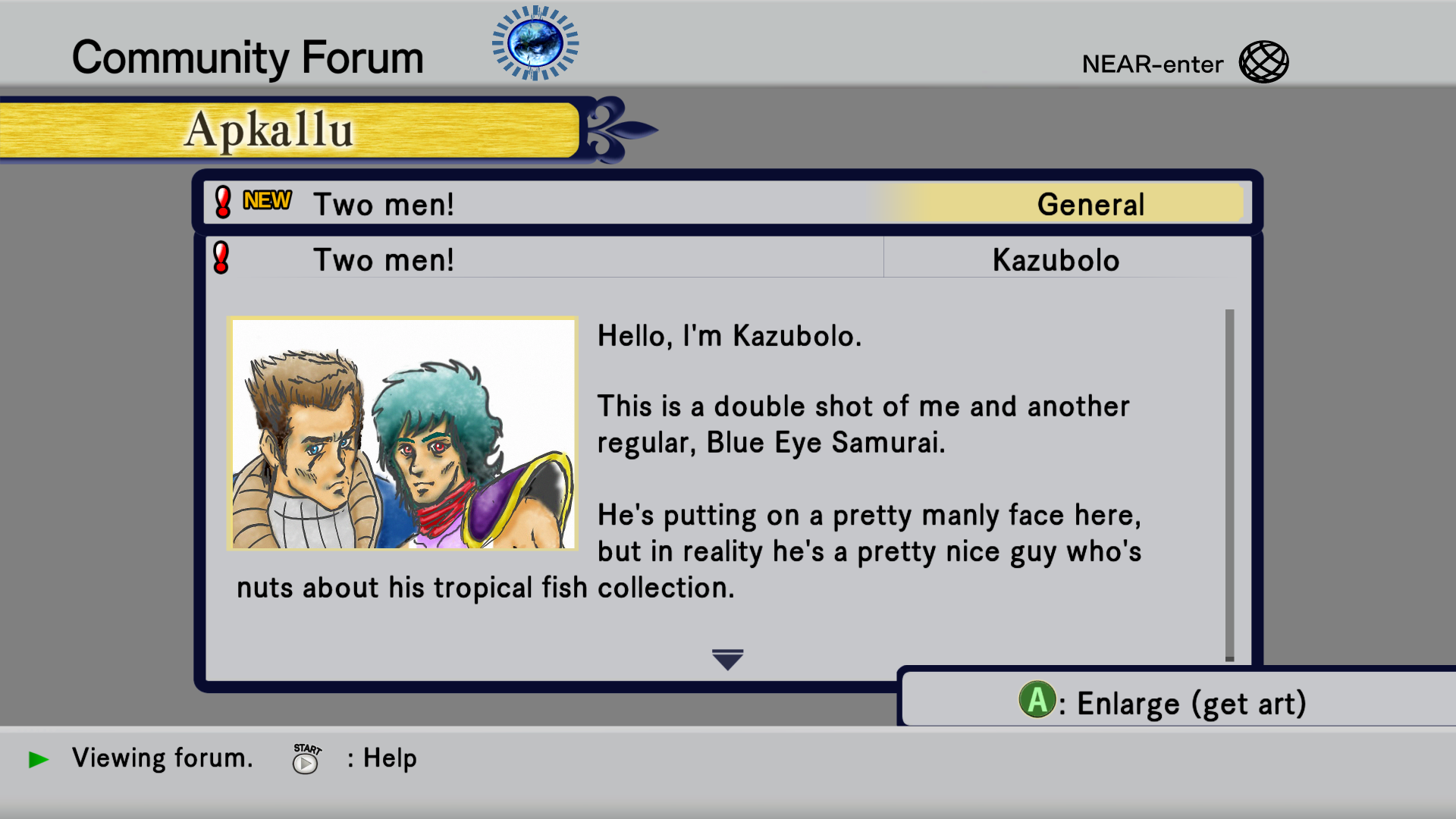Screen dimensions: 1456x819
Task: Choose the General category label
Action: (x=1090, y=204)
